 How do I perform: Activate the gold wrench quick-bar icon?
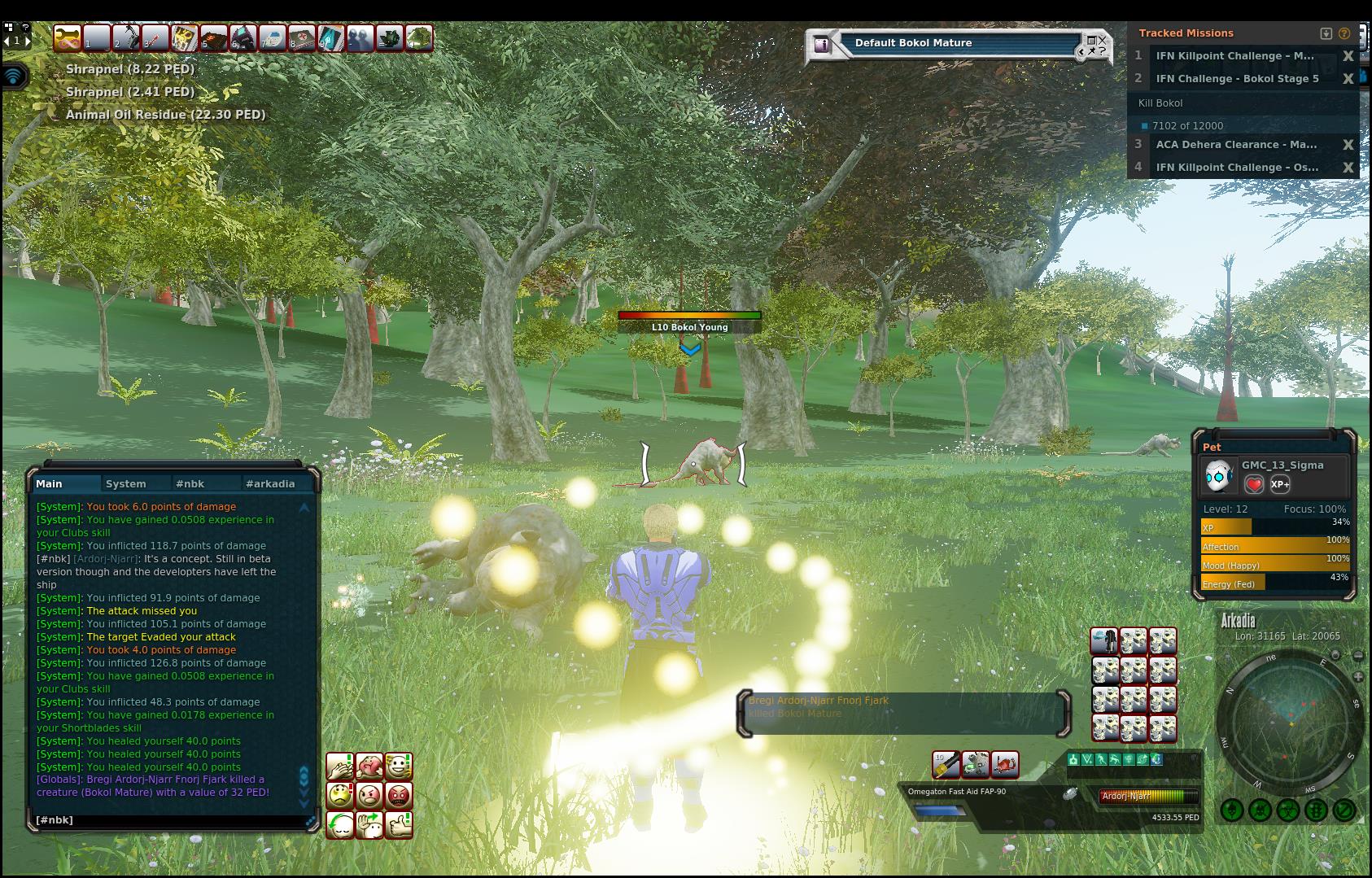tap(67, 38)
